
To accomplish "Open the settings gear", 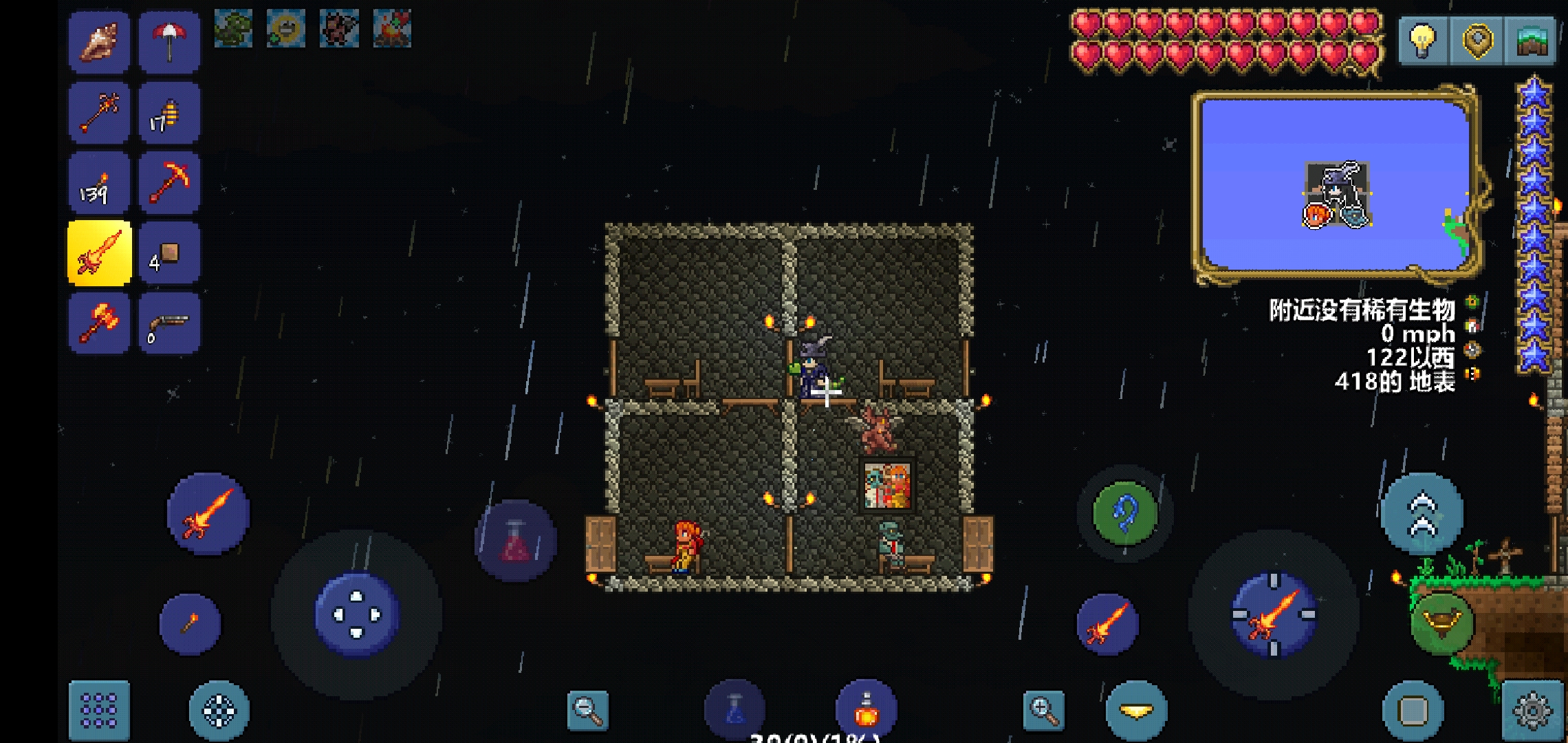I will coord(1532,710).
